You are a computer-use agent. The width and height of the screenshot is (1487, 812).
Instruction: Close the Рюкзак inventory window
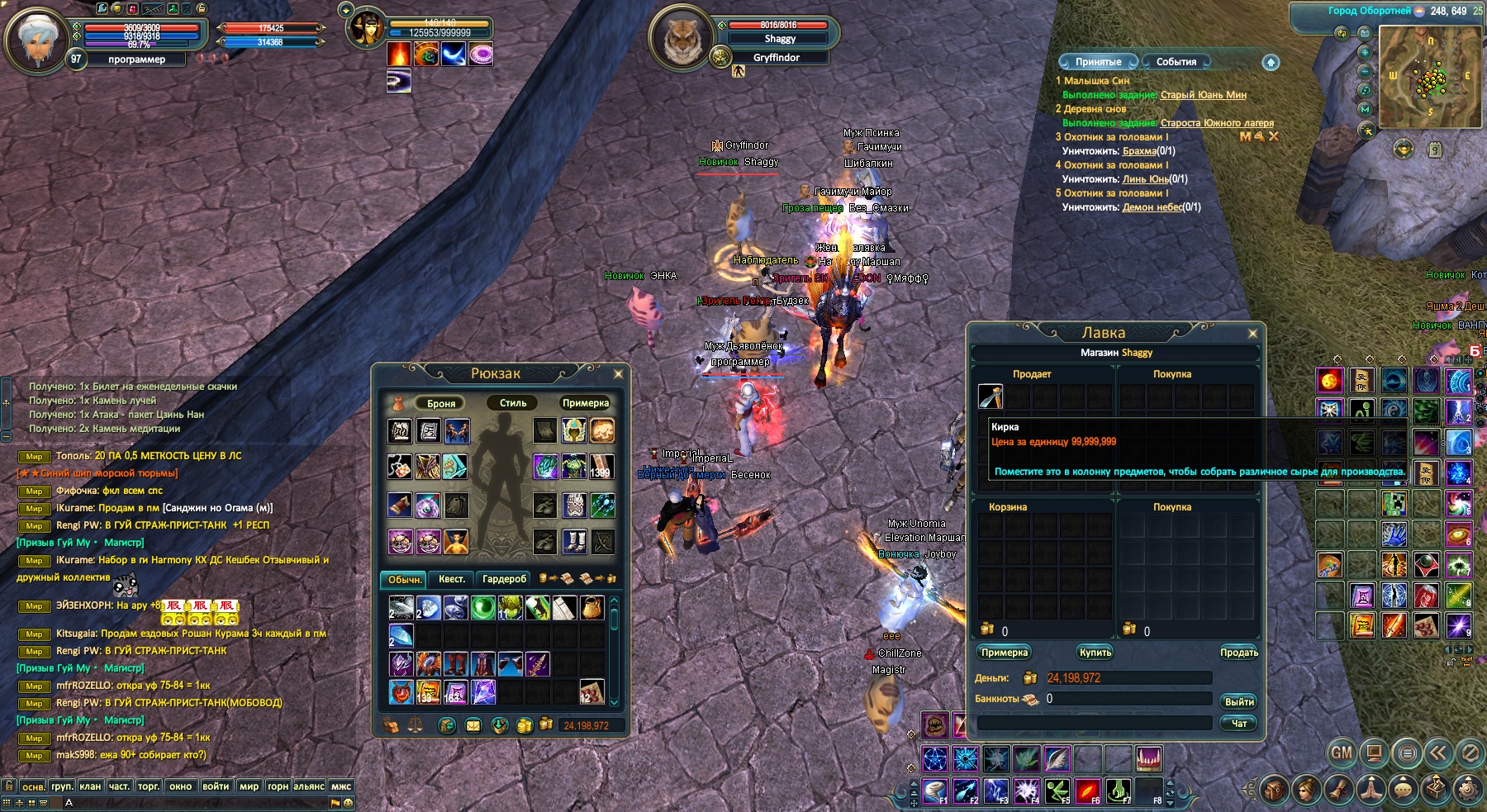coord(618,374)
